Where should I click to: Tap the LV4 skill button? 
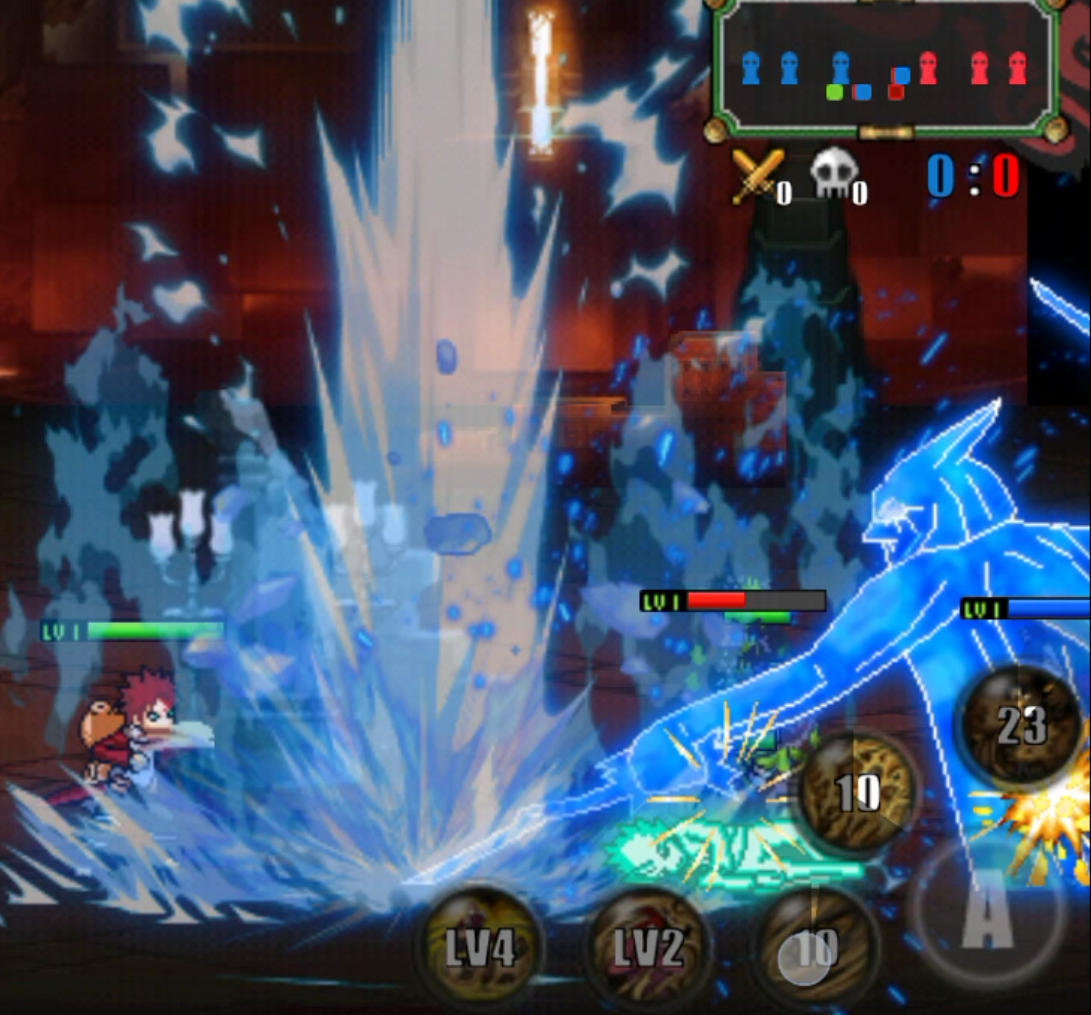(481, 945)
